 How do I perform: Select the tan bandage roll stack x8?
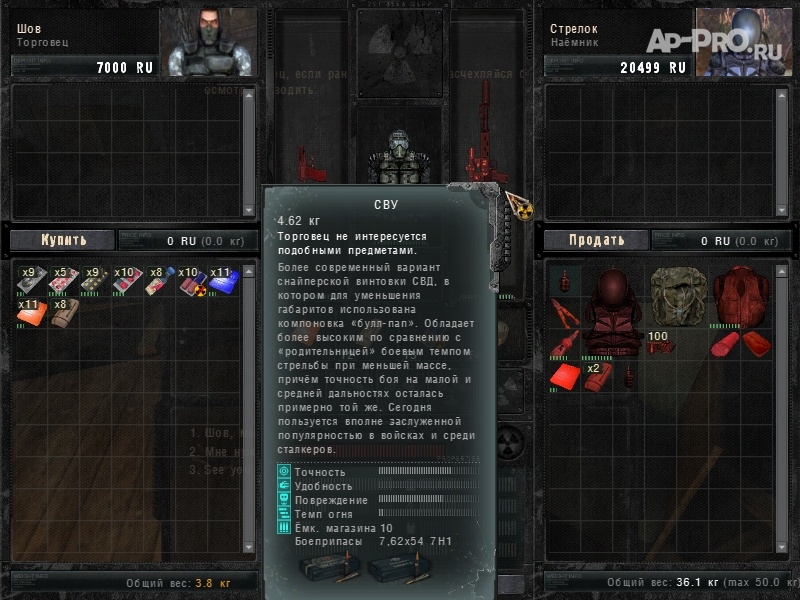[x=62, y=314]
